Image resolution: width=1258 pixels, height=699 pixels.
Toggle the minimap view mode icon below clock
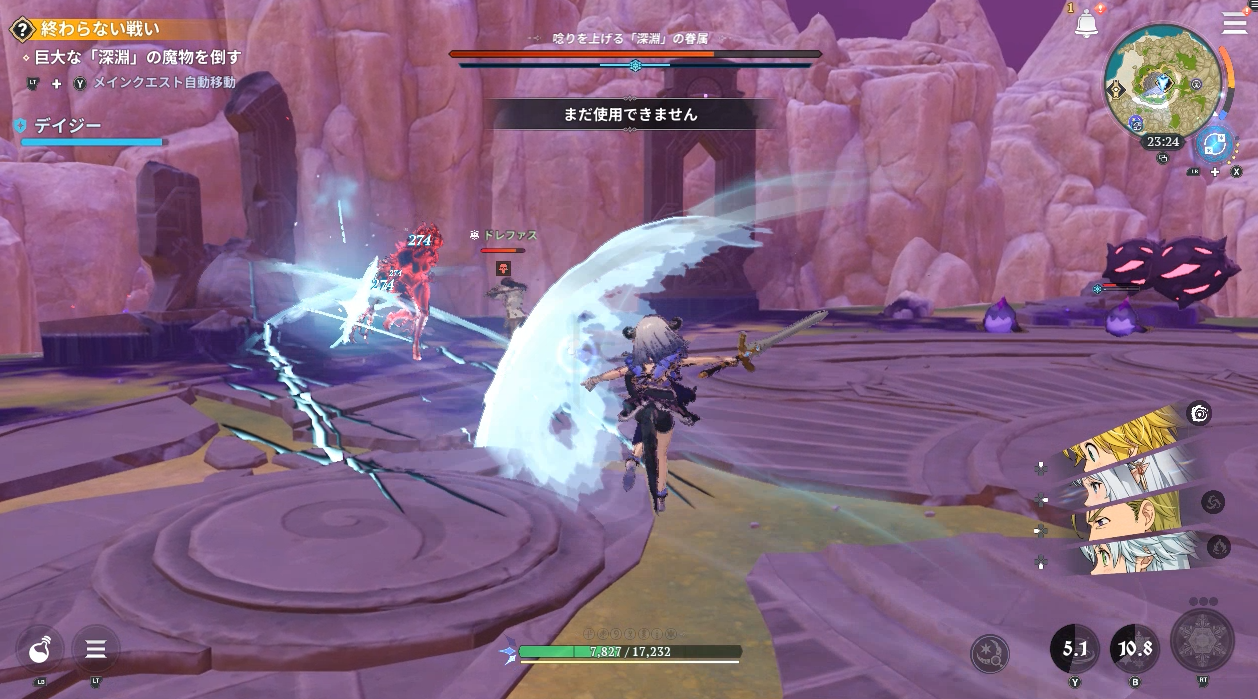pos(1164,158)
